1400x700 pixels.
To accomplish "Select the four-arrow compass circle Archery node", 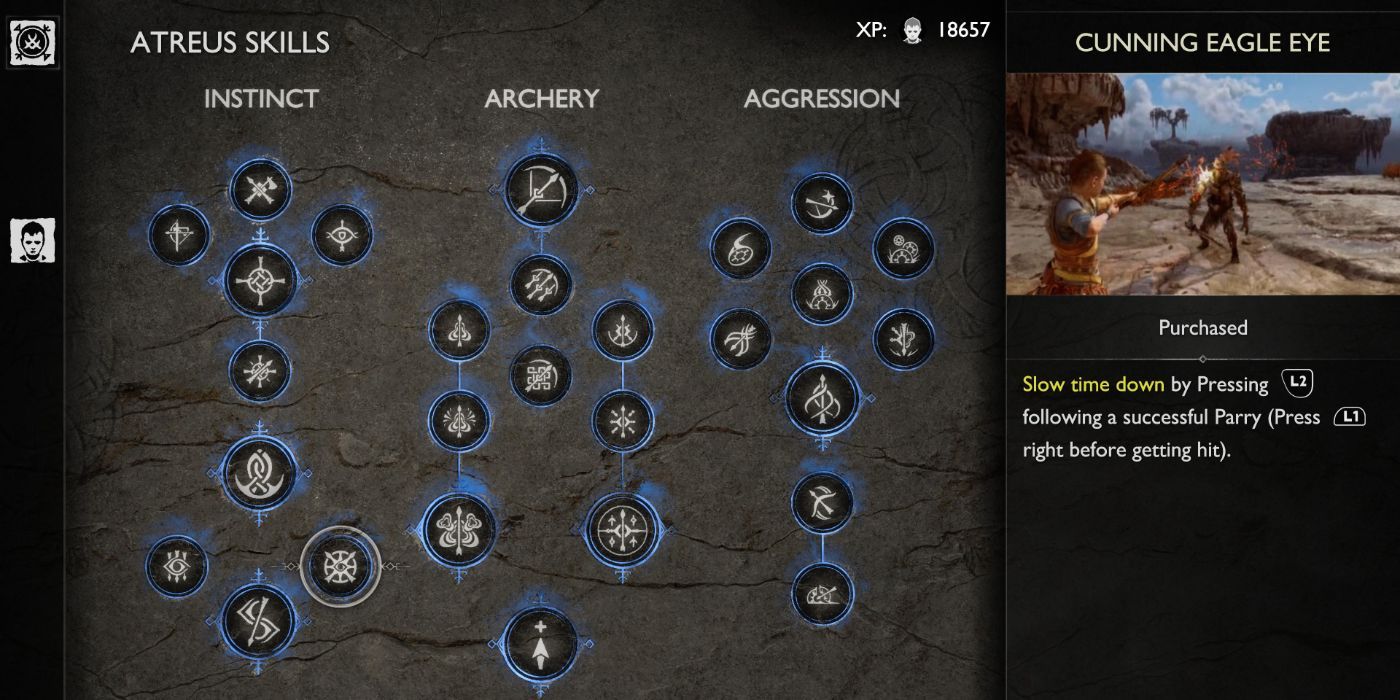I will pos(623,529).
